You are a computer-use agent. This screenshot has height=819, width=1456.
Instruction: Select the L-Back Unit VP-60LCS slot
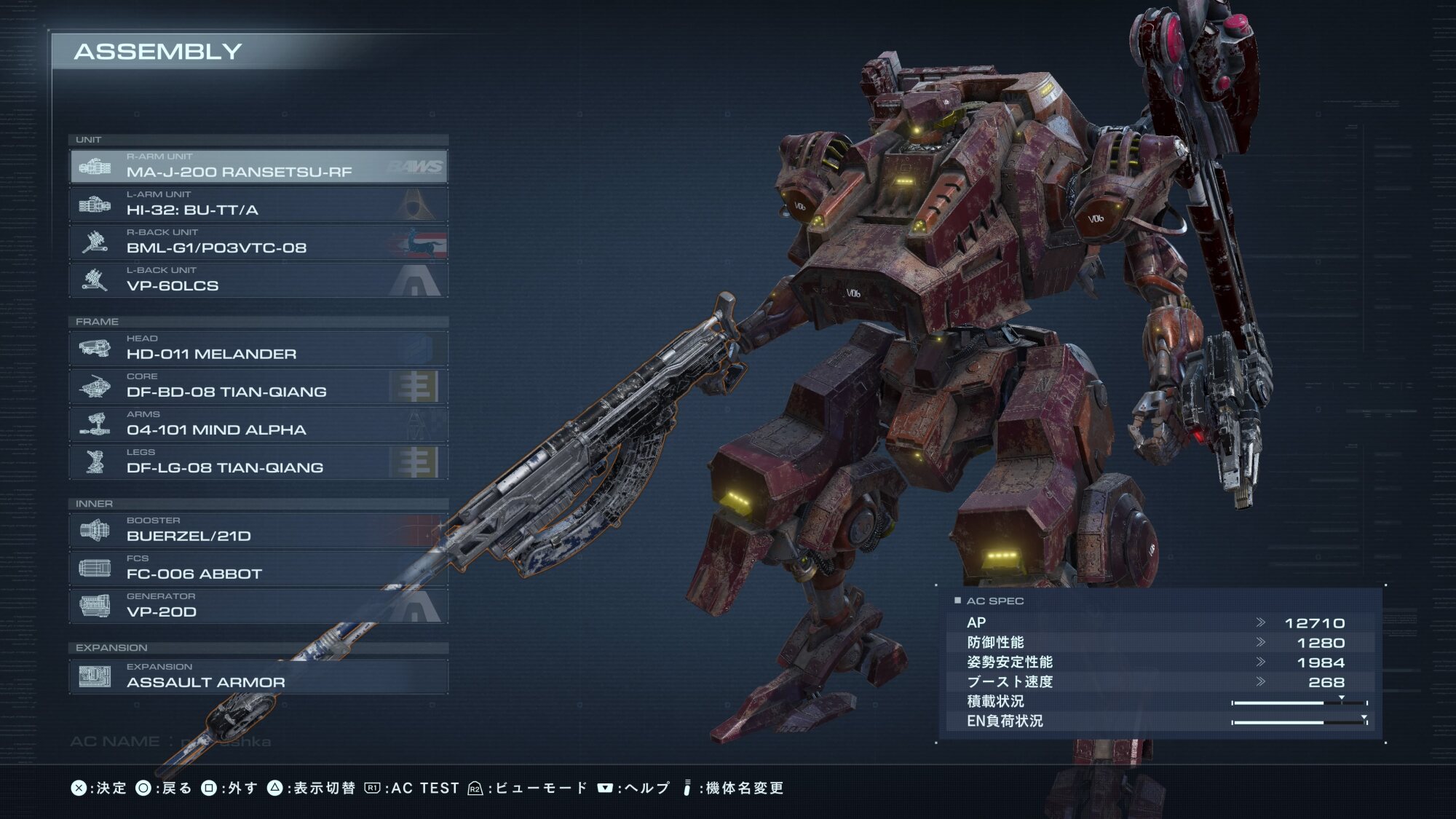point(258,280)
